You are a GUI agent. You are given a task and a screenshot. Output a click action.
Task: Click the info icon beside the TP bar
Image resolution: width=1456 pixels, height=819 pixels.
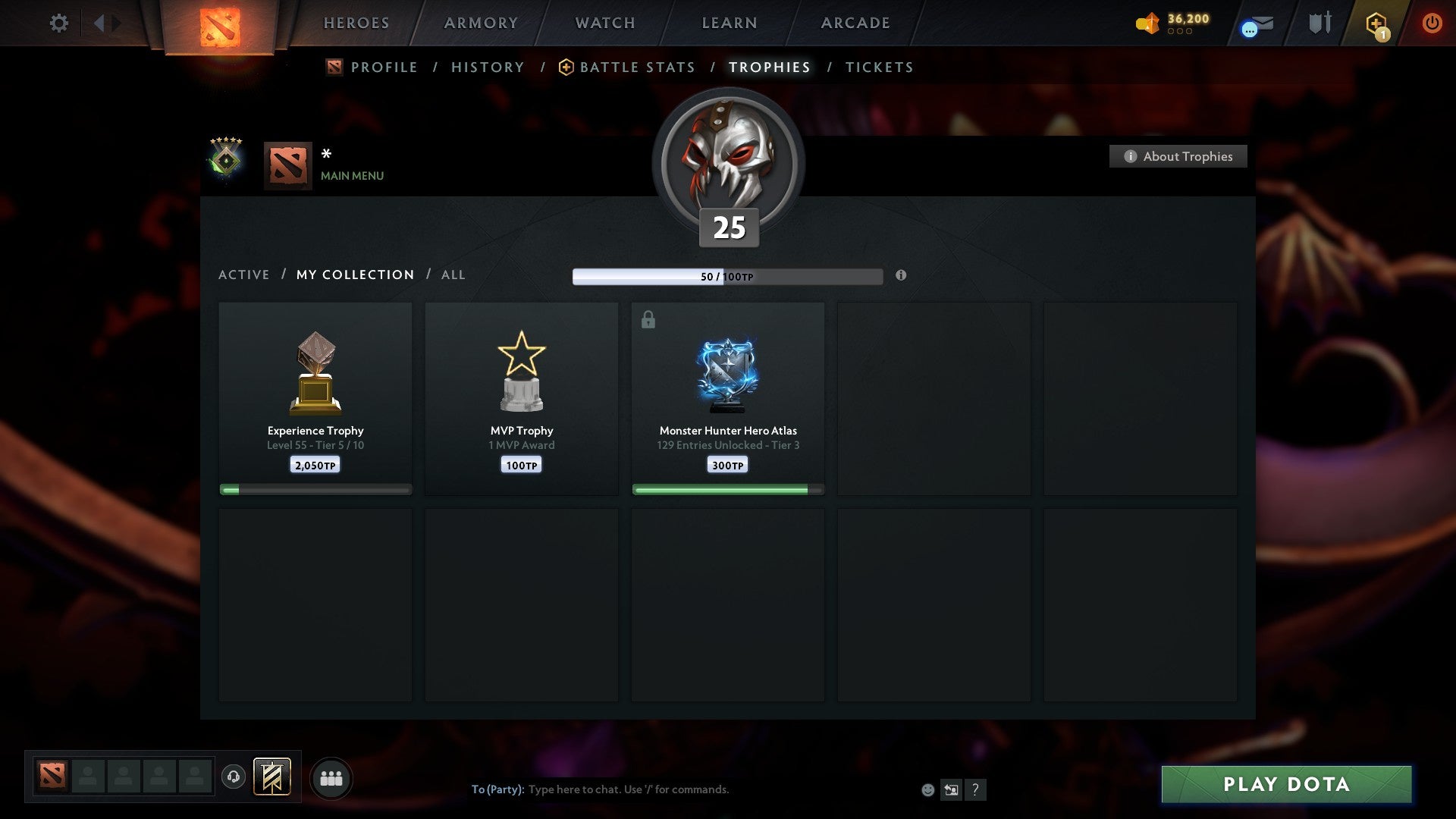pos(901,276)
